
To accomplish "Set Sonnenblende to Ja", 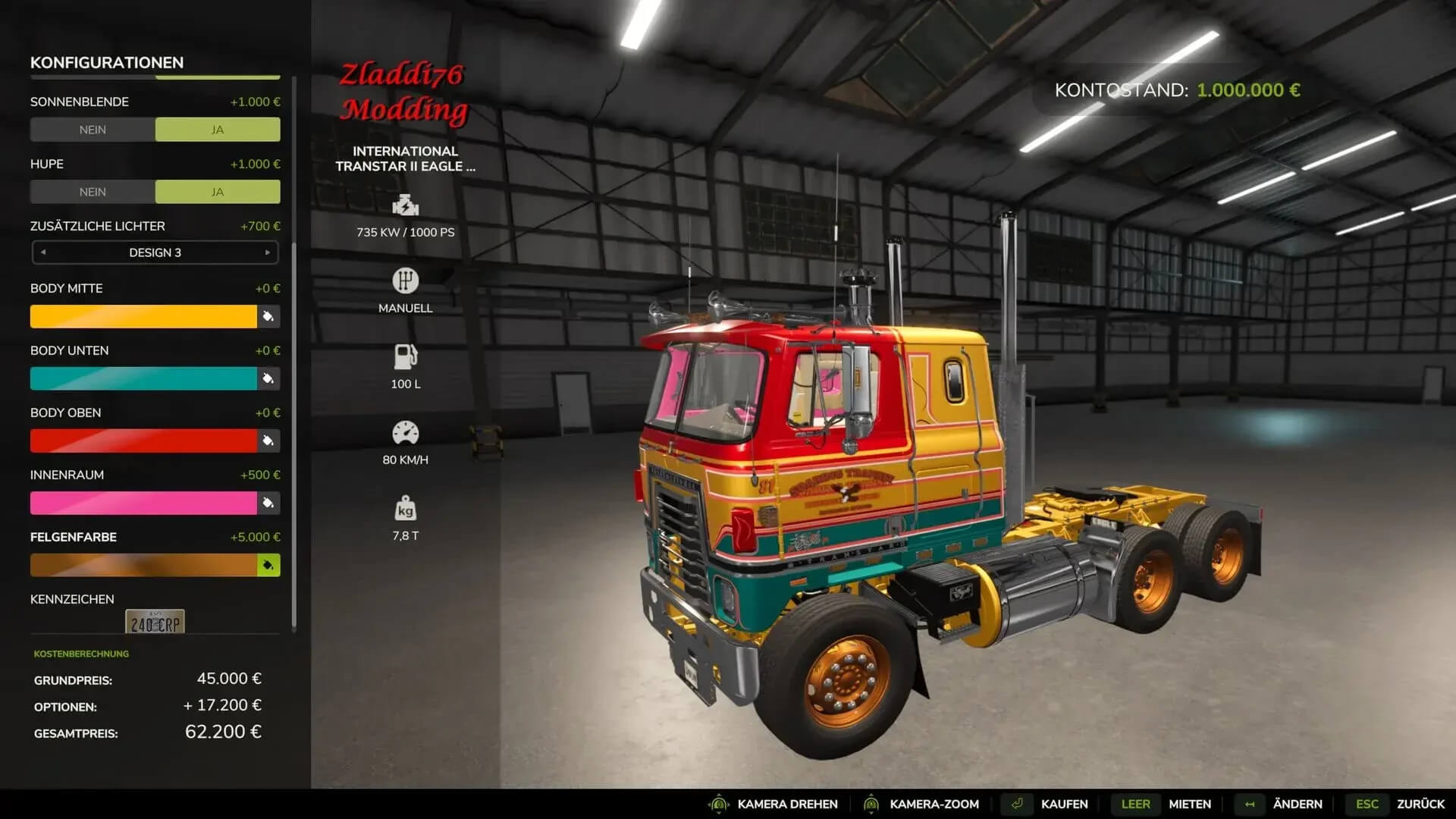I will (218, 130).
